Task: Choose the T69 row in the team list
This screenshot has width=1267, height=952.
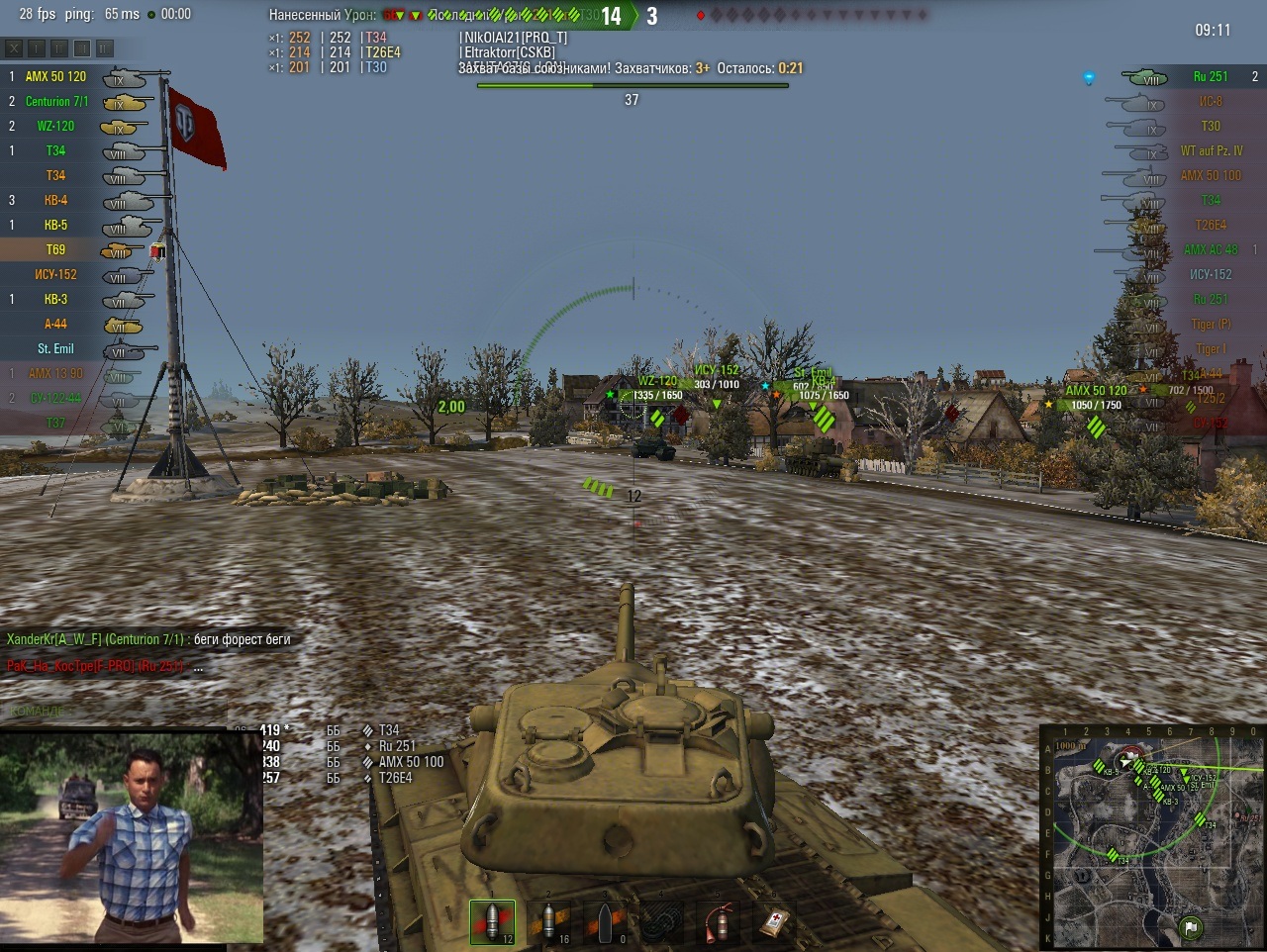Action: tap(55, 249)
